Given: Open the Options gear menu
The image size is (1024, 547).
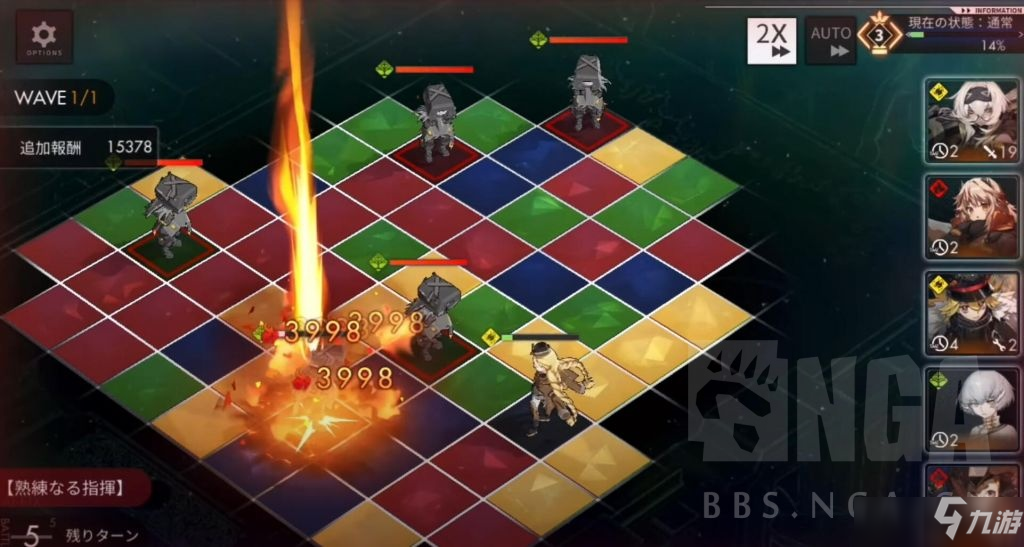Looking at the screenshot, I should pyautogui.click(x=44, y=37).
